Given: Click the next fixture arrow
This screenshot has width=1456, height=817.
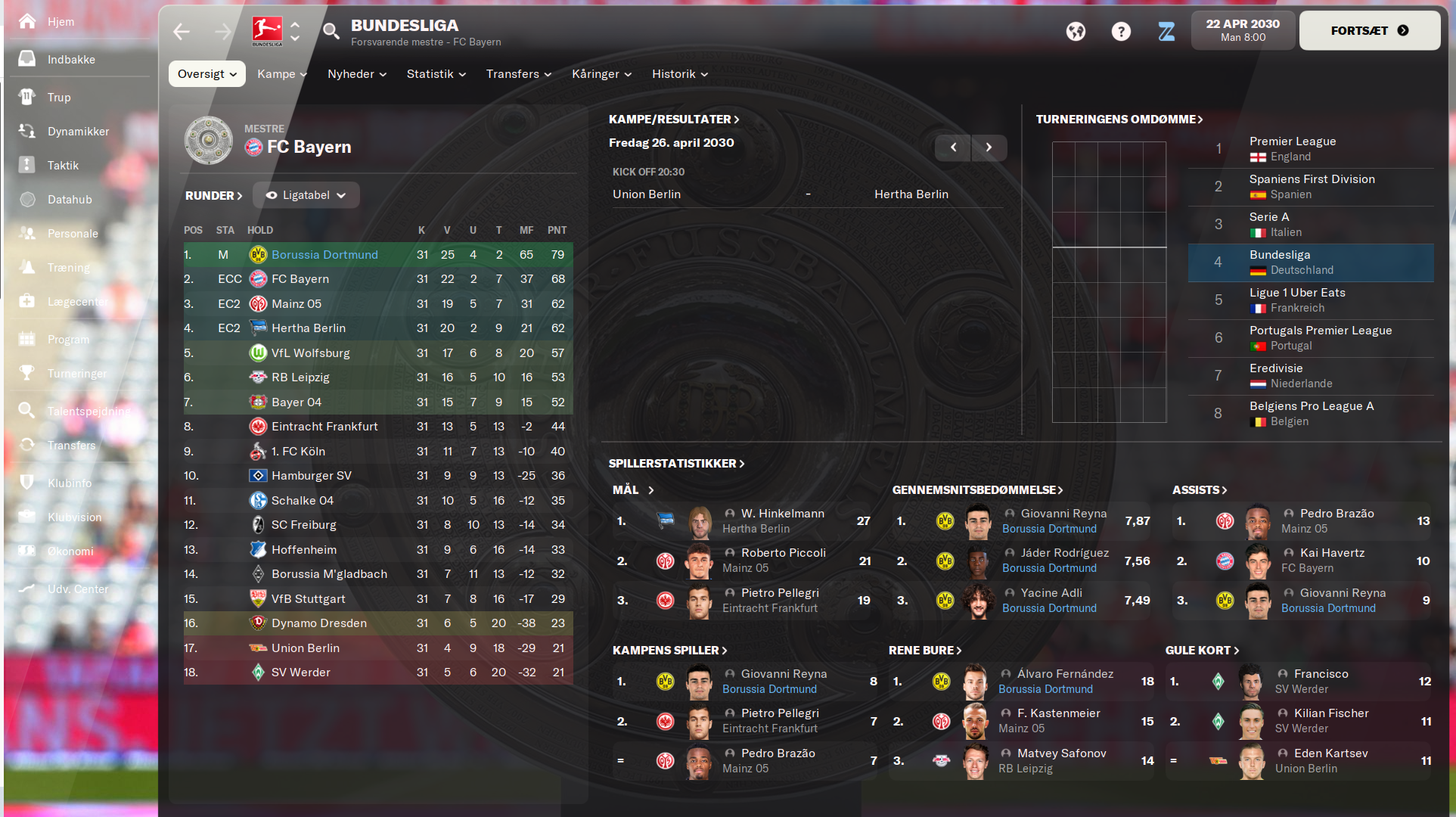Looking at the screenshot, I should [989, 148].
